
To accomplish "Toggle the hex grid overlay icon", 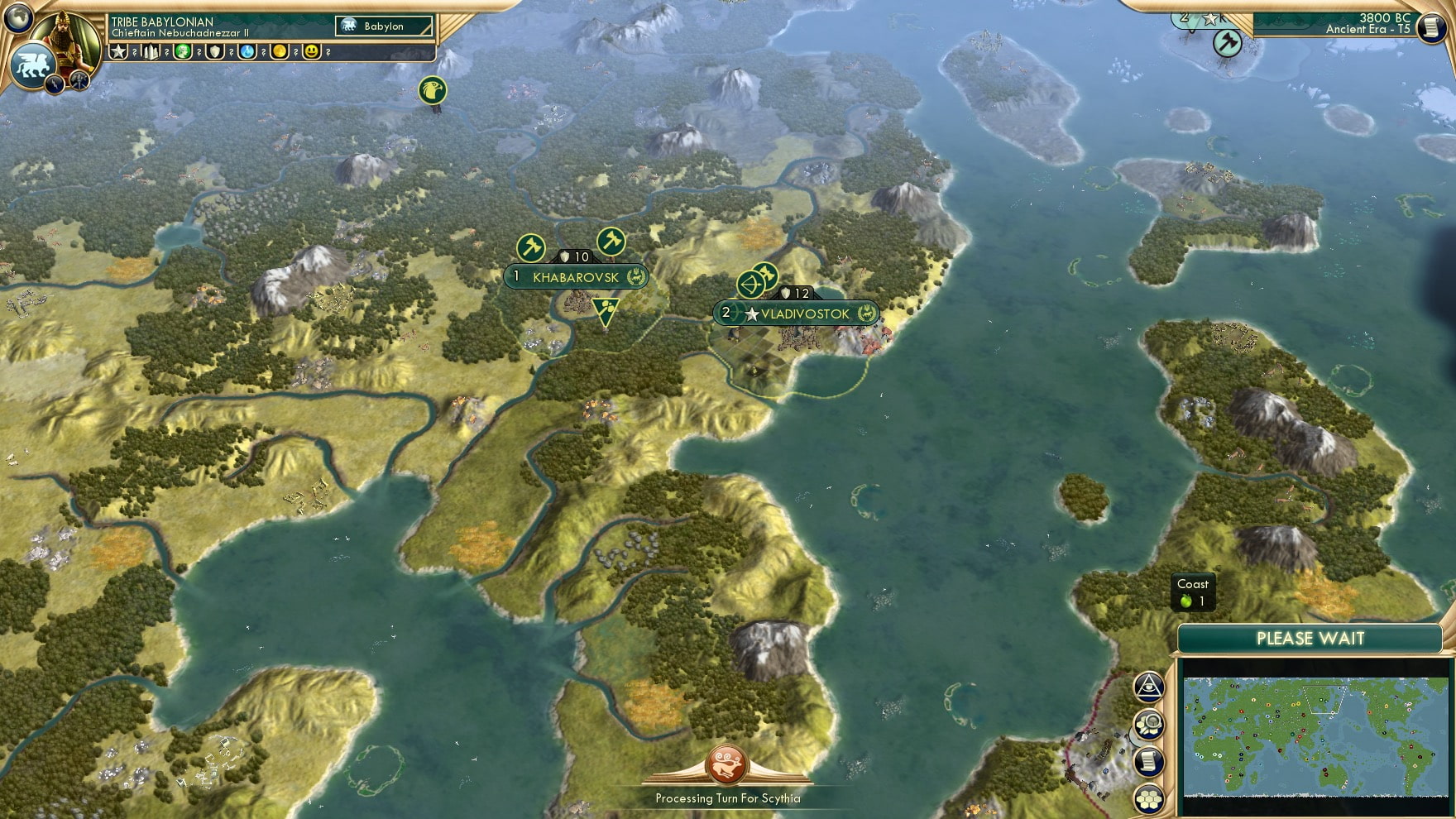I will (1148, 798).
